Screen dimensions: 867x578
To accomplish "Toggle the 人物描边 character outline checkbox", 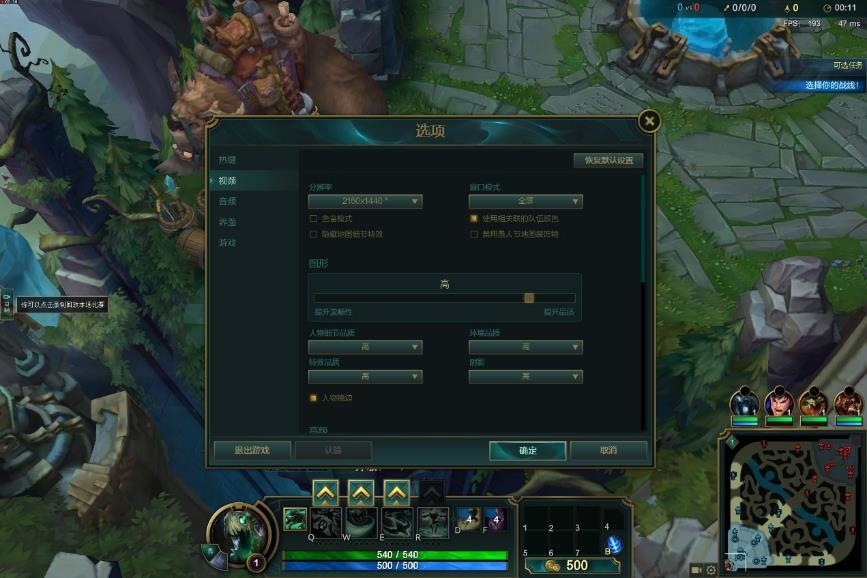I will click(x=314, y=398).
